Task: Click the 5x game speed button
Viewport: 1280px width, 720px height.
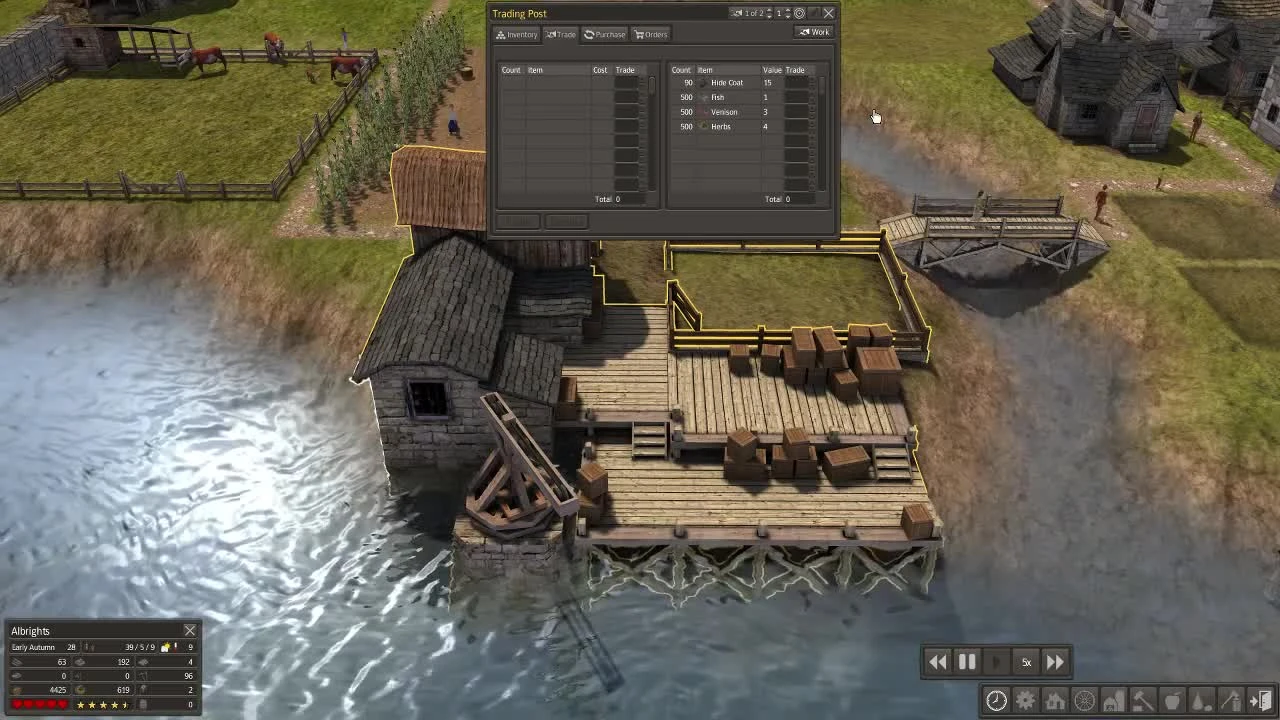Action: pyautogui.click(x=1026, y=661)
